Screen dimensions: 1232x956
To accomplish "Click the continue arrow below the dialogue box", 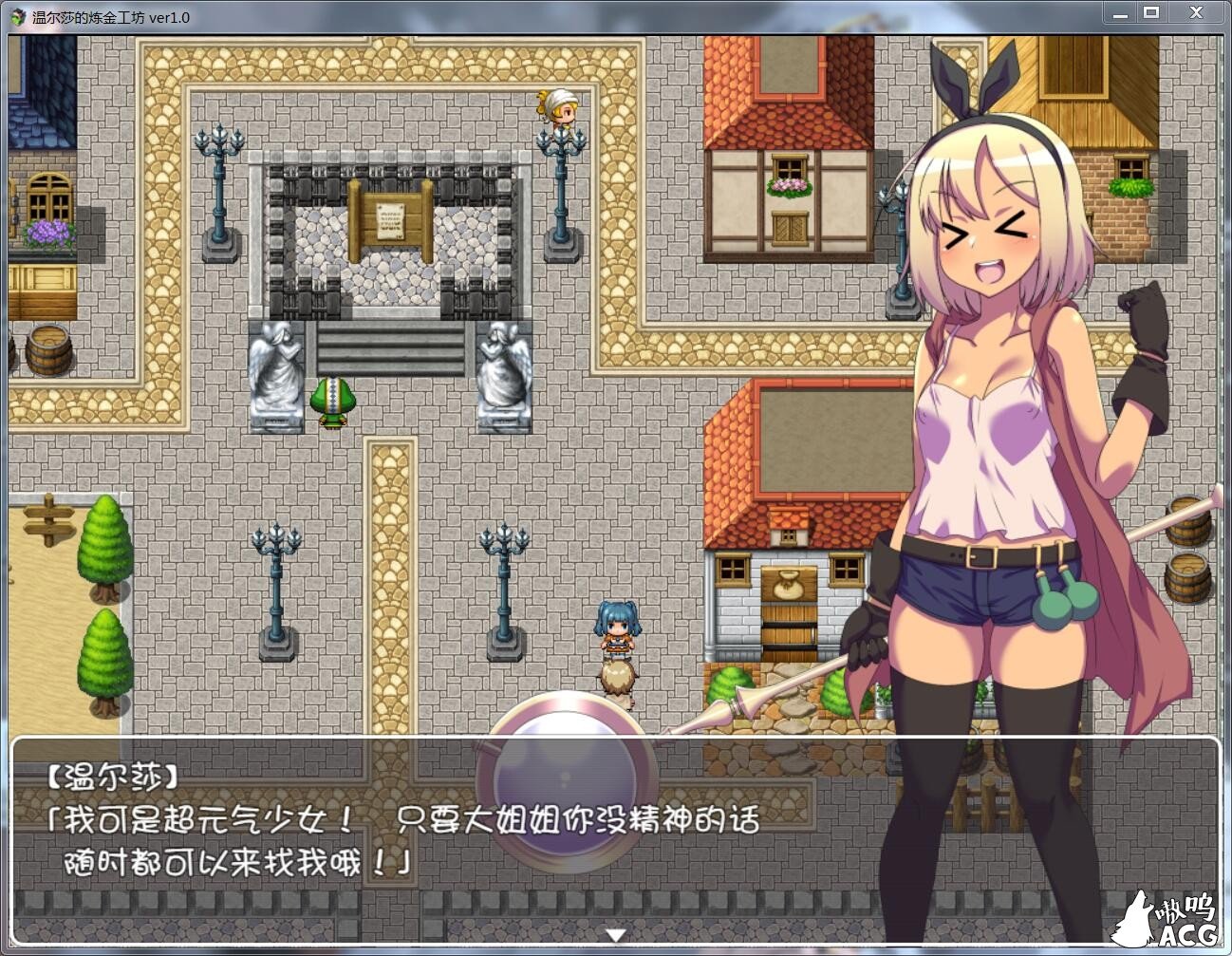I will (x=616, y=933).
